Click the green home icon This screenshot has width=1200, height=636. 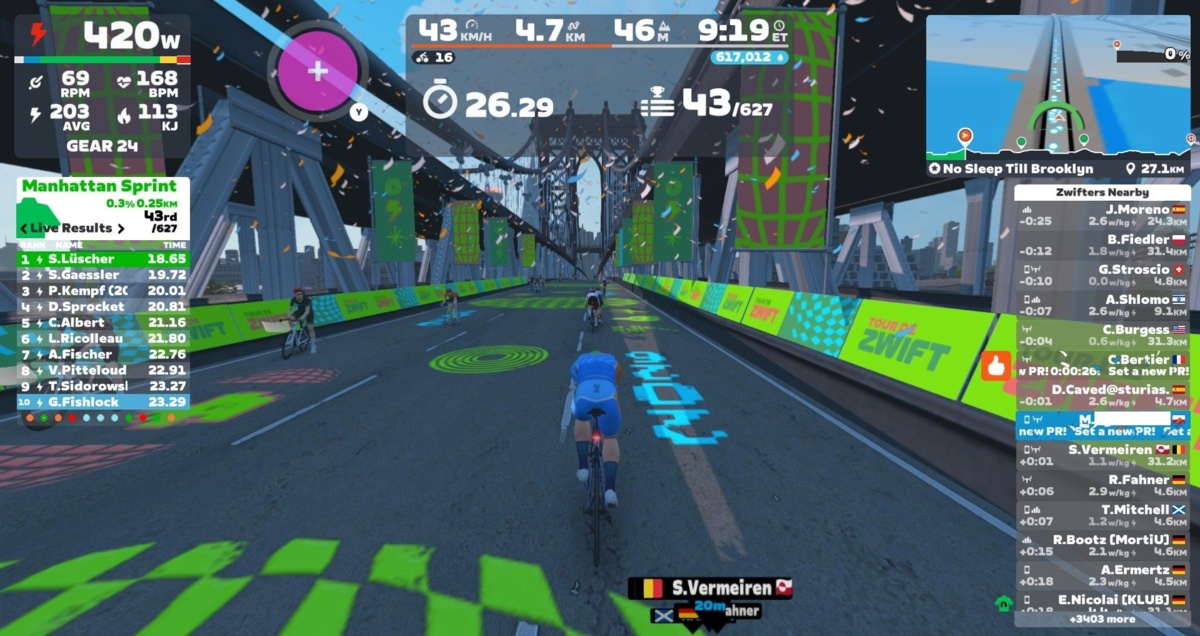click(x=1003, y=603)
